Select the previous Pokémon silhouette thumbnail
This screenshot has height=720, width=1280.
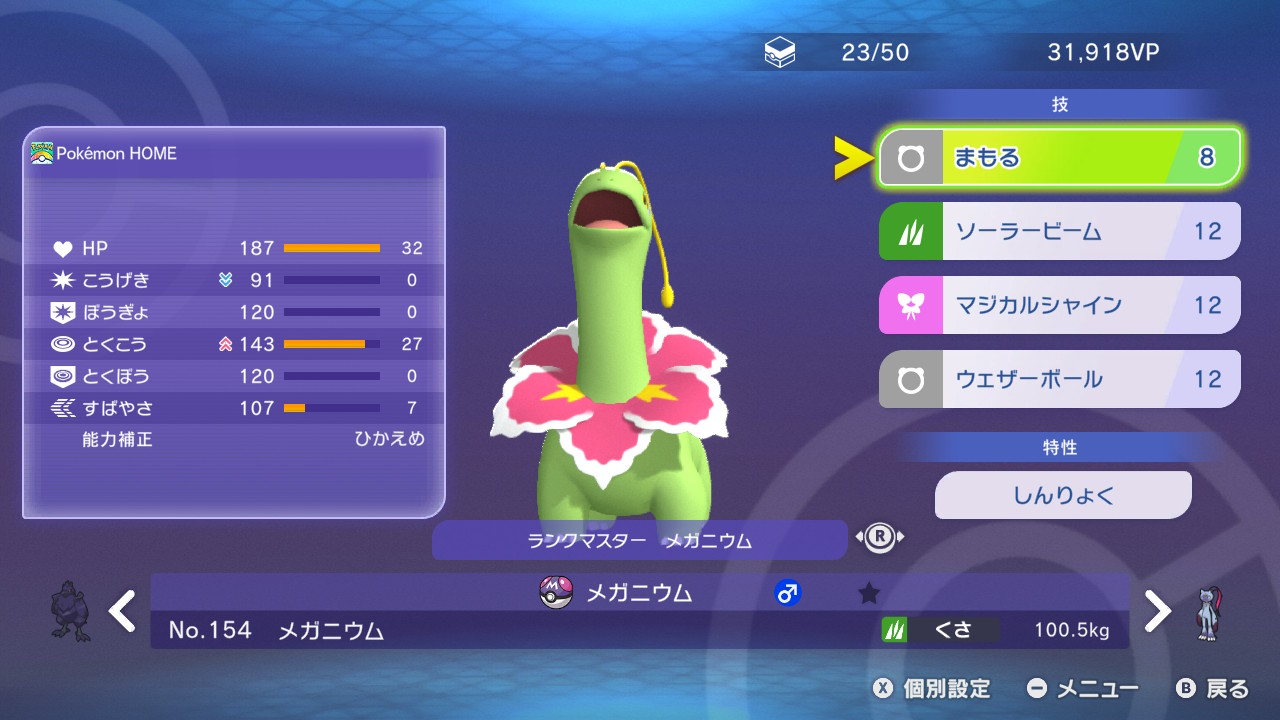tap(70, 610)
